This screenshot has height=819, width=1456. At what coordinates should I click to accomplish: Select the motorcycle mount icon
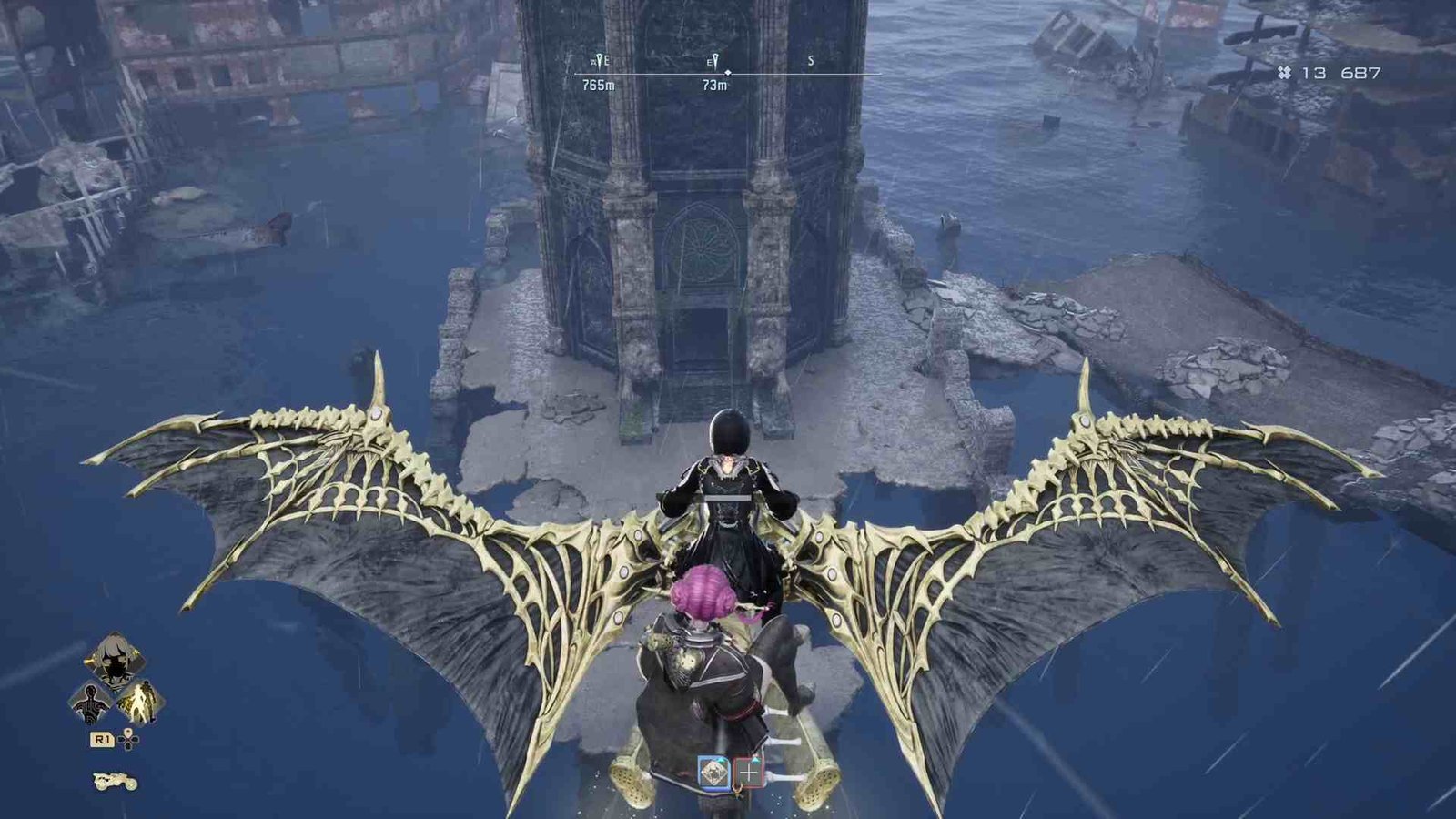click(116, 781)
